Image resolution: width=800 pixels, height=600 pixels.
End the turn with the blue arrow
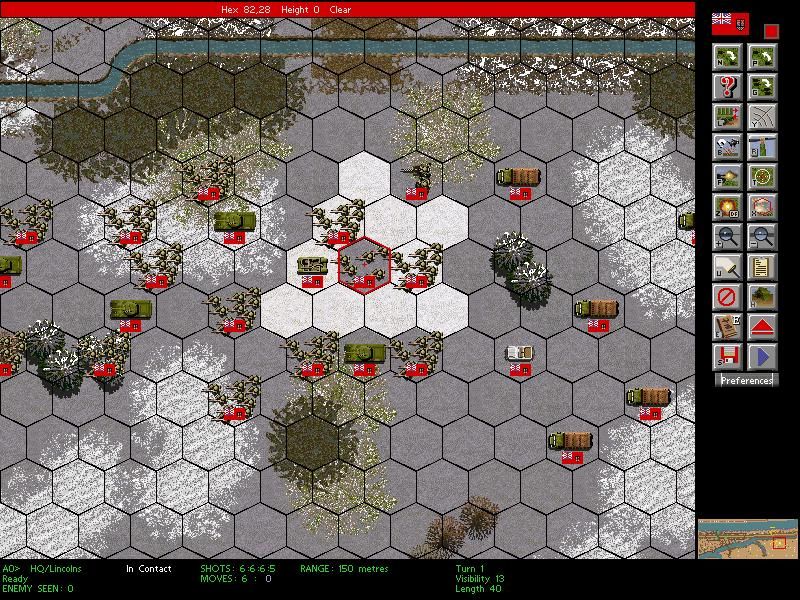(762, 356)
